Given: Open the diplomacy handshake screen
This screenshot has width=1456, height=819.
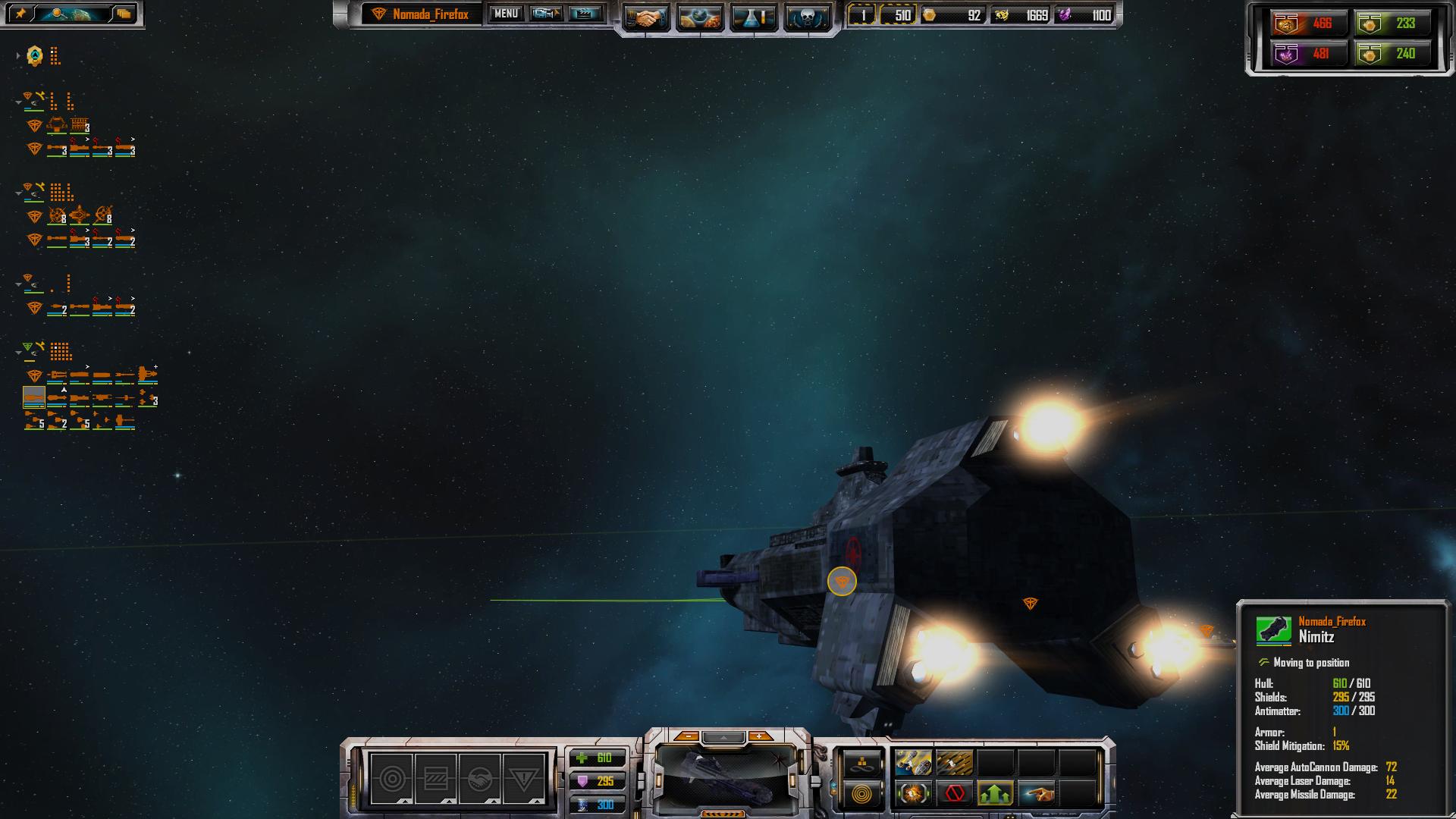Looking at the screenshot, I should click(647, 18).
